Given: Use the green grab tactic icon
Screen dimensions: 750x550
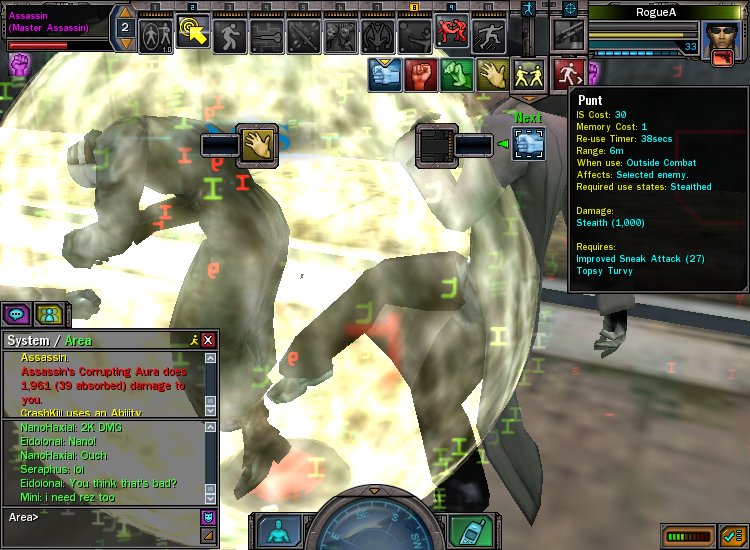Looking at the screenshot, I should [455, 73].
